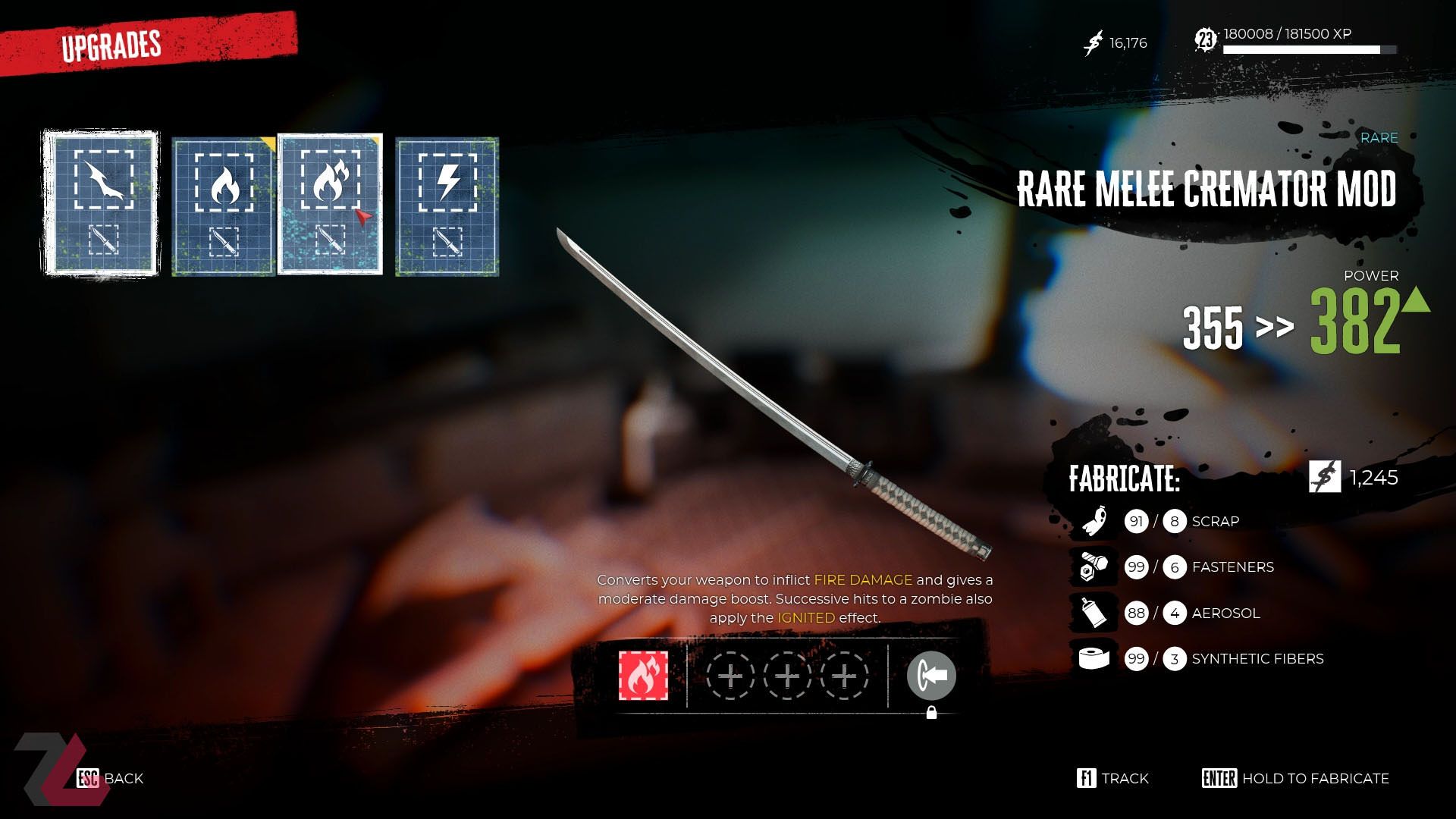
Task: Hold to Fabricate the Cremator mod
Action: tap(1295, 778)
